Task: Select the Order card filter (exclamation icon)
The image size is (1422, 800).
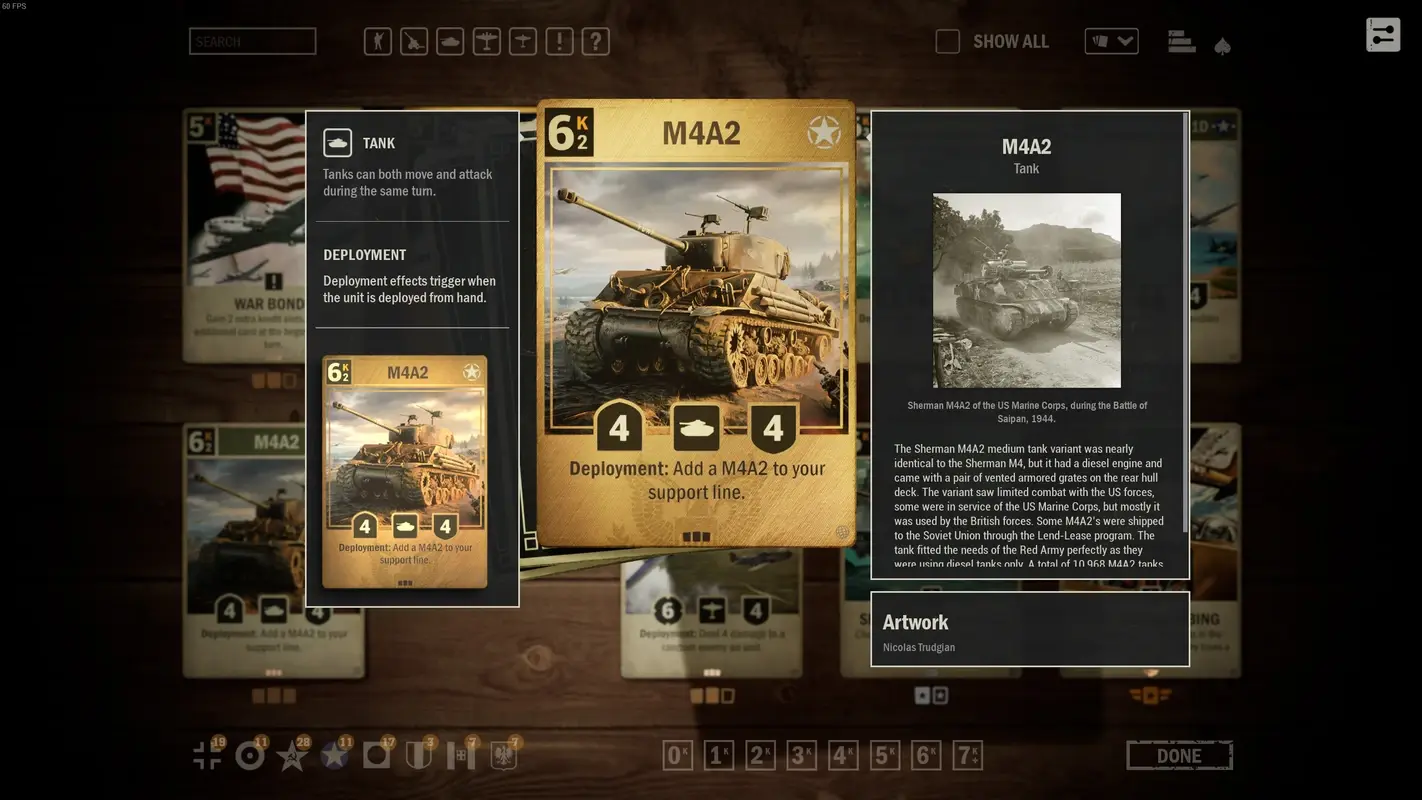Action: coord(559,40)
